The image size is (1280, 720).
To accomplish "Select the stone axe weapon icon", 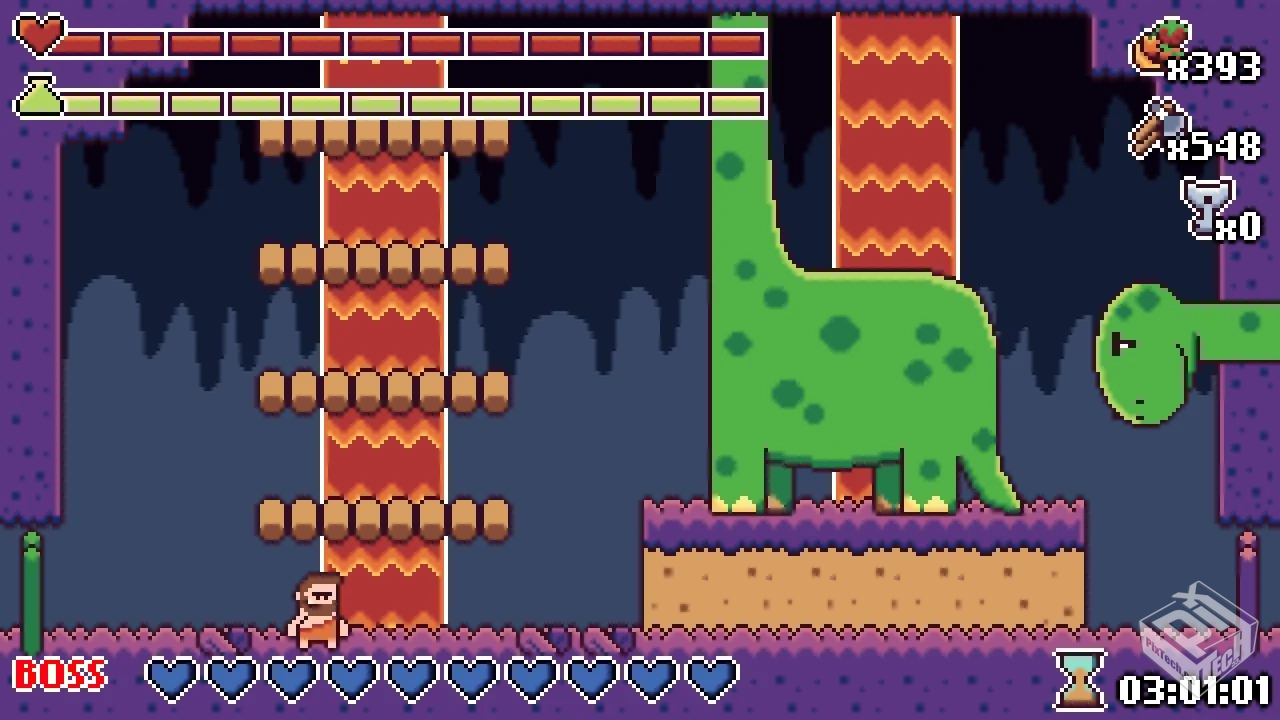I will click(x=1155, y=127).
